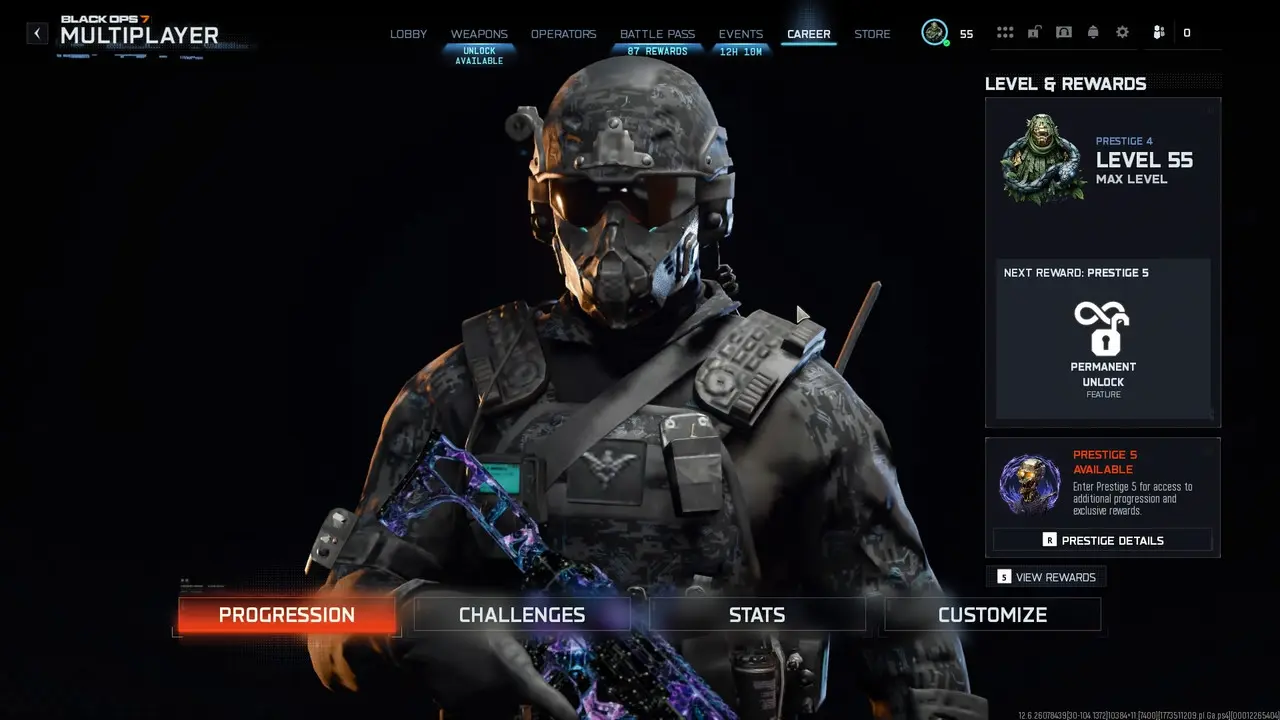Viewport: 1280px width, 720px height.
Task: Open the Operators tab
Action: [563, 34]
